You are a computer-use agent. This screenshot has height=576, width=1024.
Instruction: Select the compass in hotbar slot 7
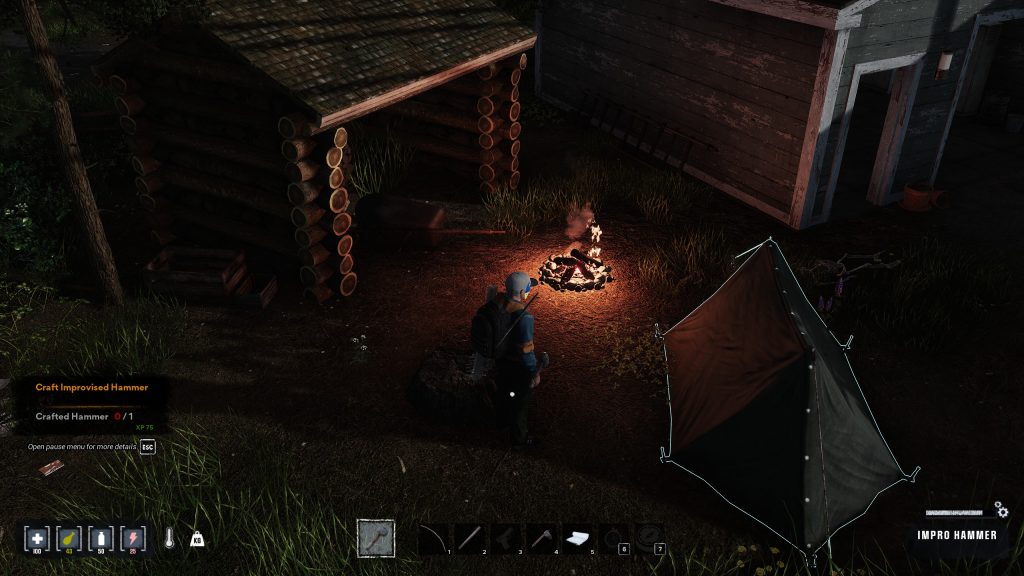point(650,538)
